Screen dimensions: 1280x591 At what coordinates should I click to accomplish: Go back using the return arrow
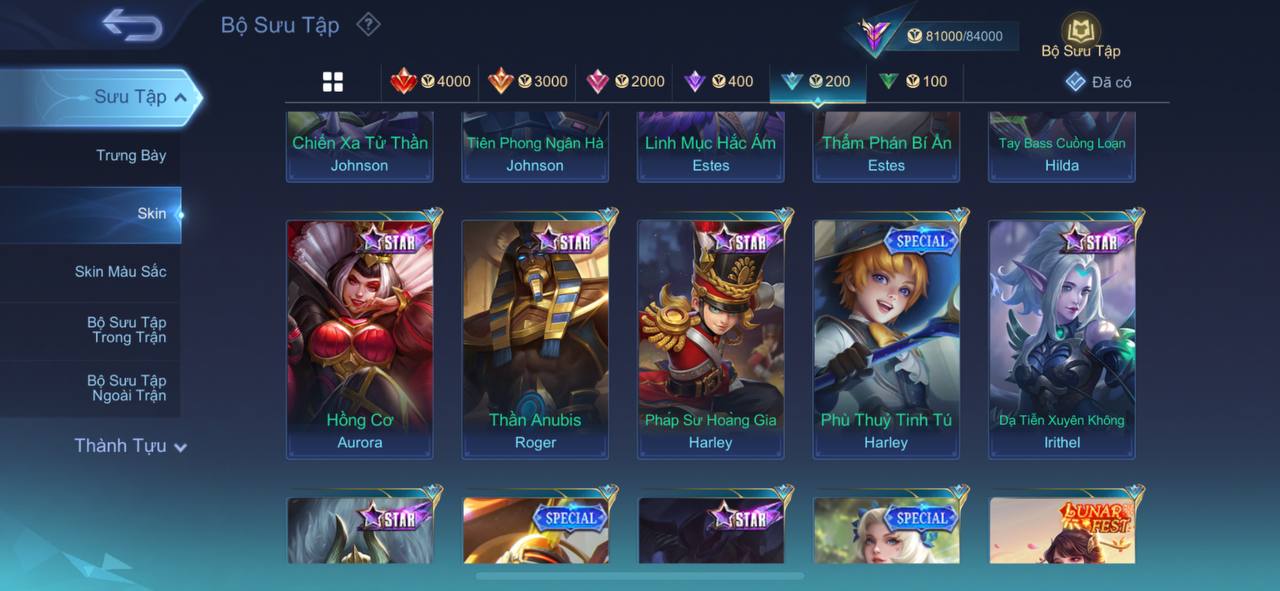click(132, 26)
